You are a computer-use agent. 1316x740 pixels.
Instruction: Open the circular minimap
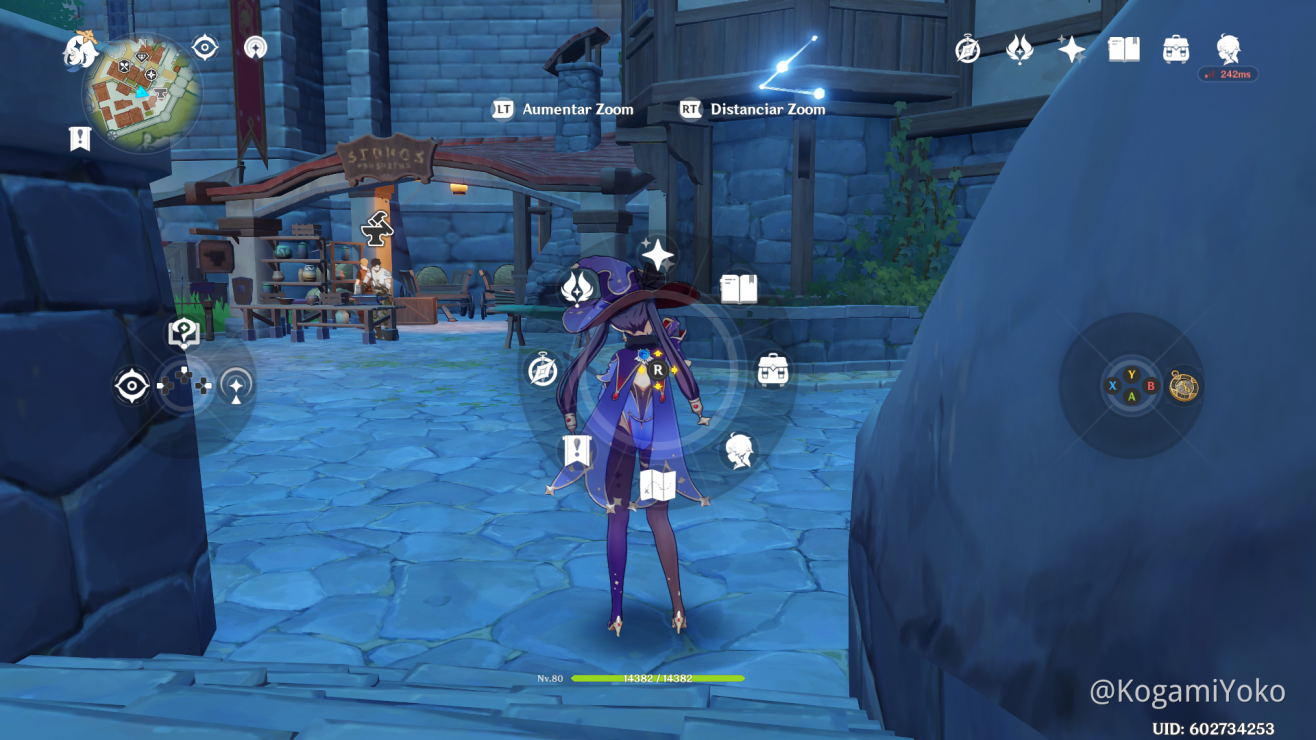coord(141,92)
